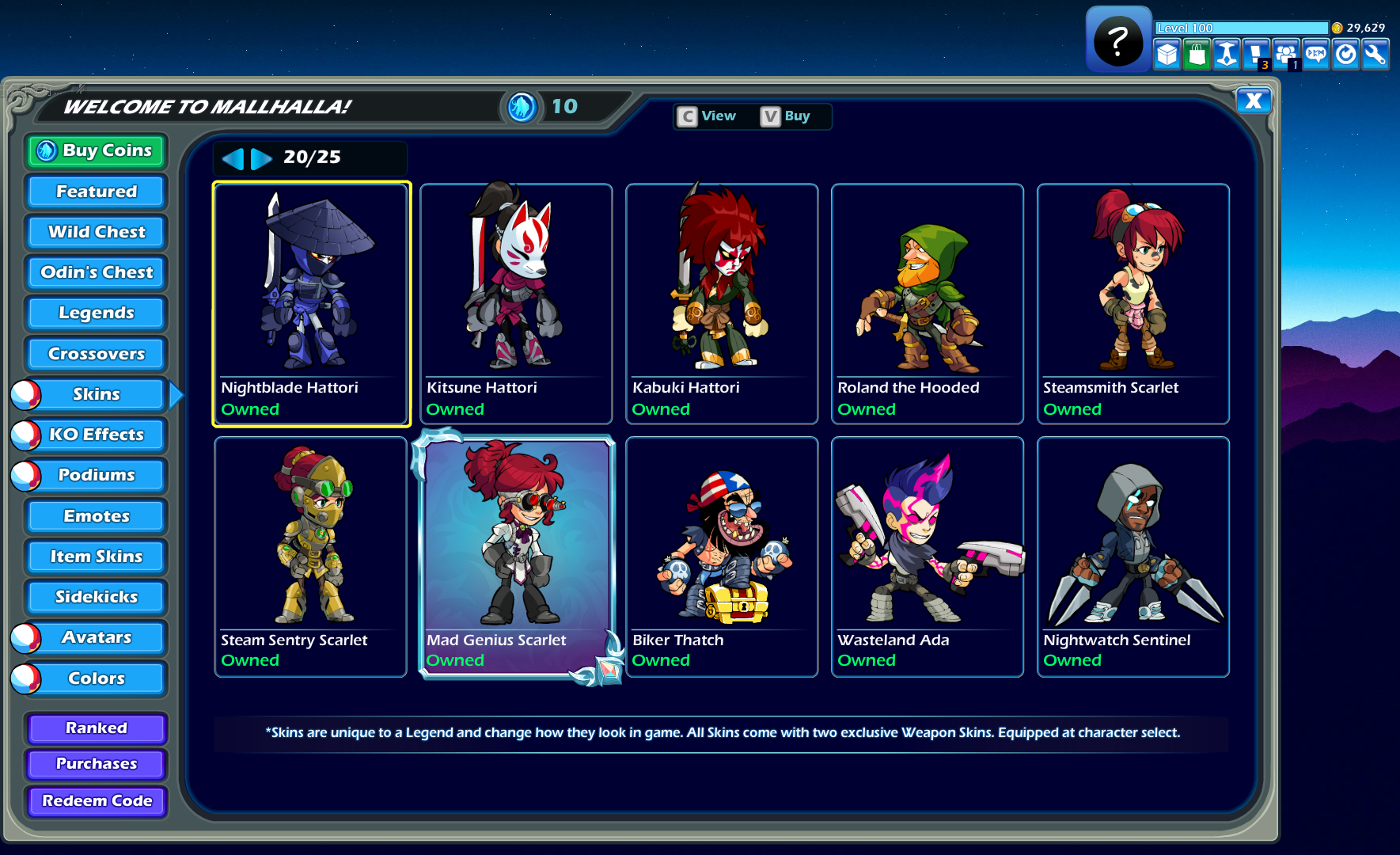View notifications via the exclamation icon with badge 3
The height and width of the screenshot is (855, 1400).
point(1257,54)
